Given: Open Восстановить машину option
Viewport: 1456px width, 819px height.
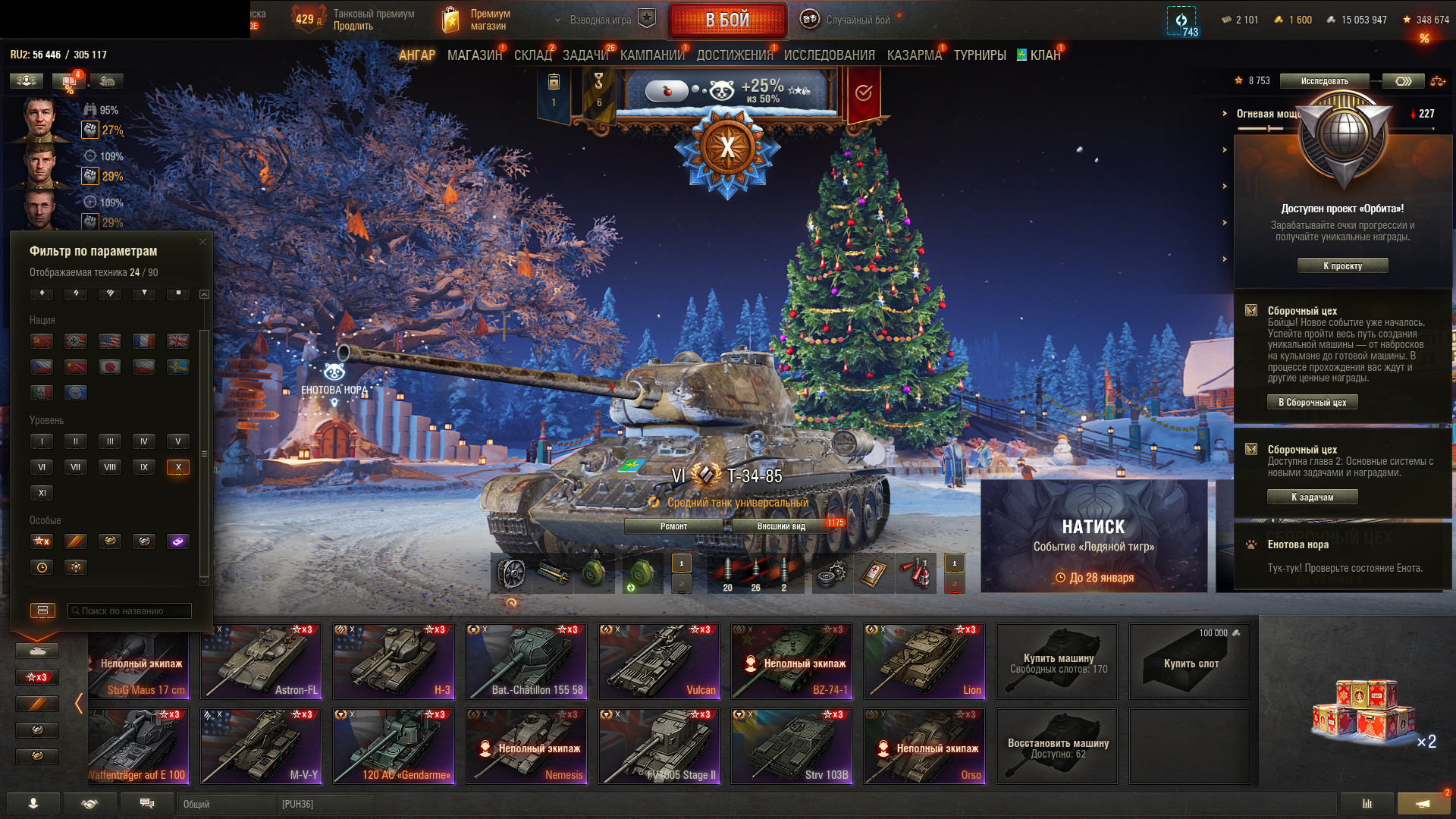Looking at the screenshot, I should 1057,747.
